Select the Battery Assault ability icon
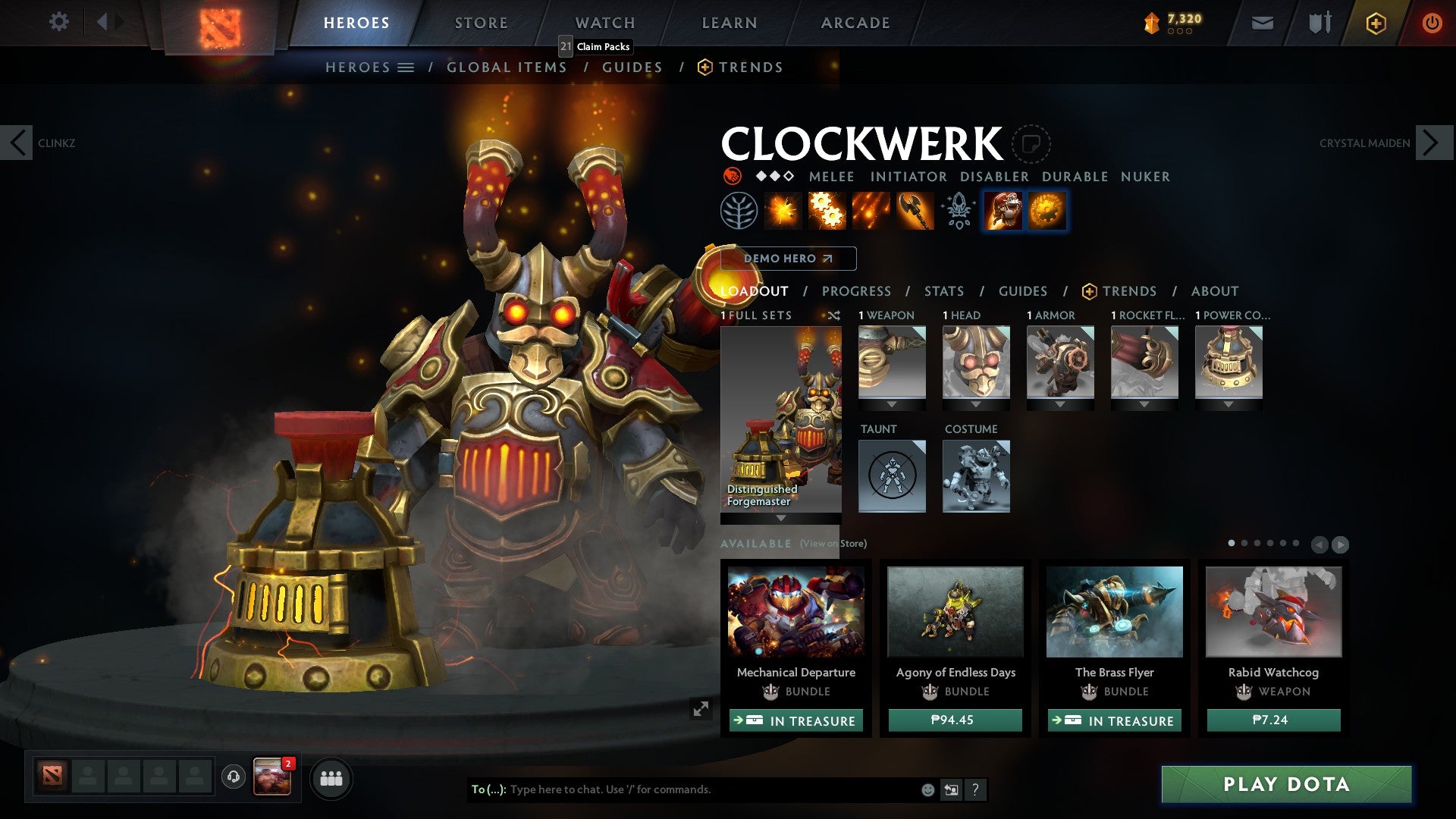 pos(782,211)
